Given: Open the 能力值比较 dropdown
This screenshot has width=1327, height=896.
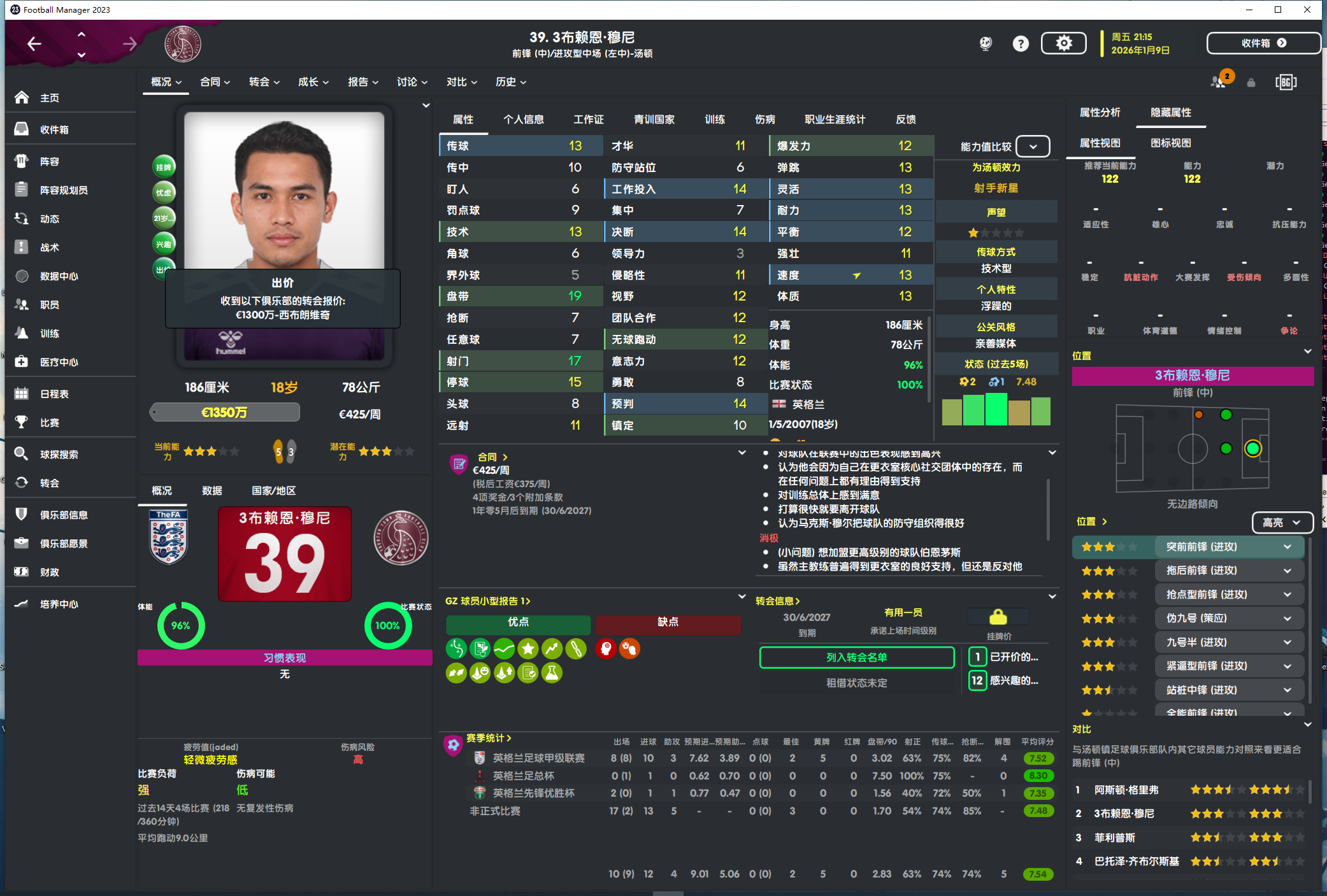Looking at the screenshot, I should pyautogui.click(x=1033, y=146).
